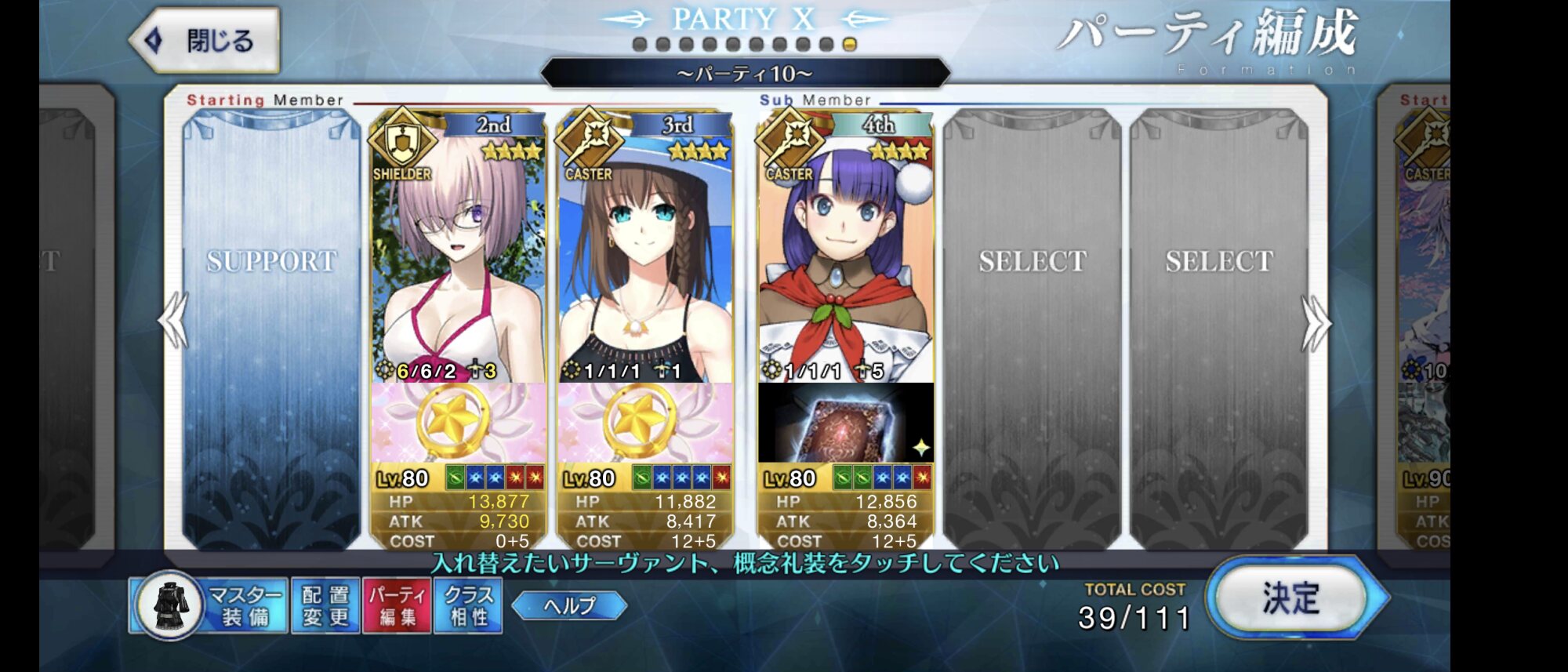The height and width of the screenshot is (672, 1568).
Task: Choose the Shielder servant portrait
Action: (x=459, y=251)
